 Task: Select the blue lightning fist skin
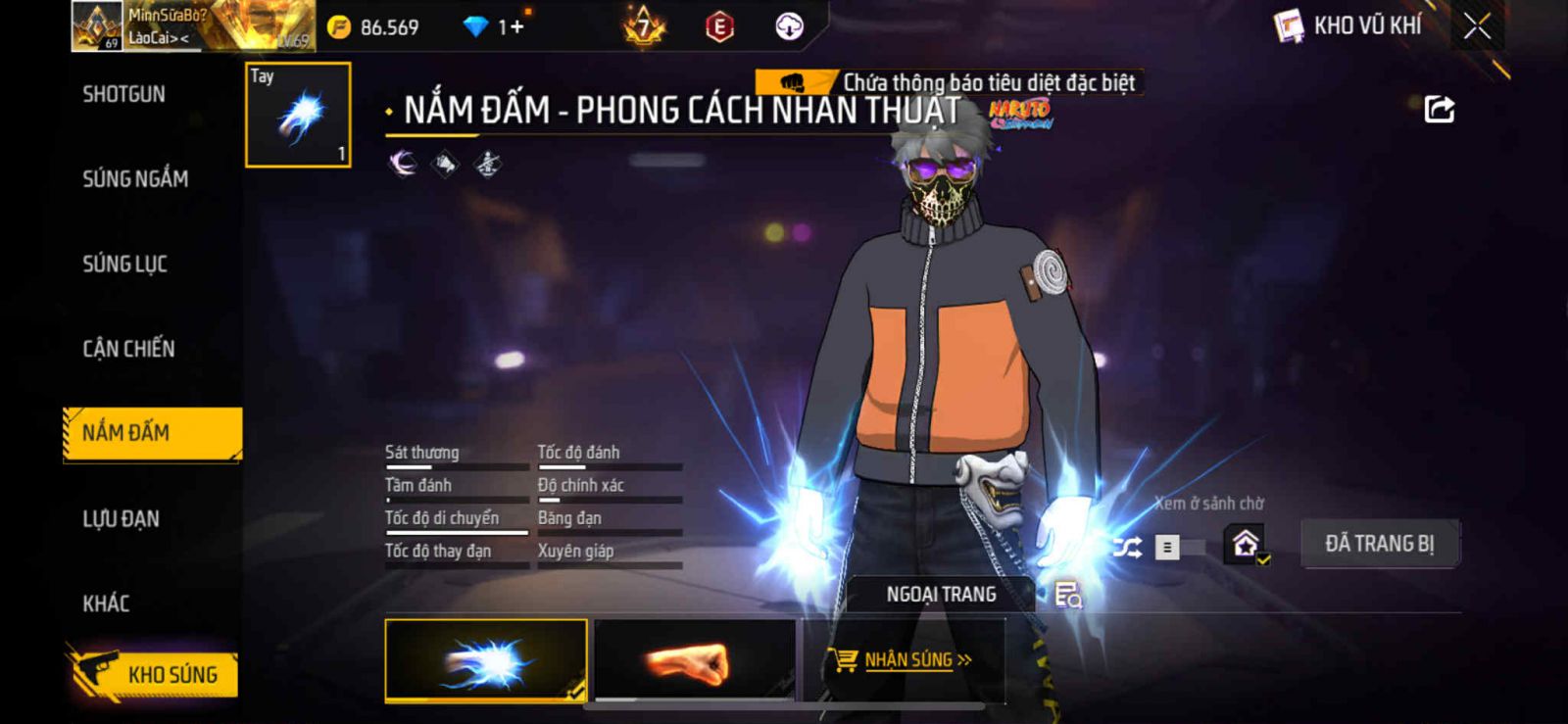point(486,660)
